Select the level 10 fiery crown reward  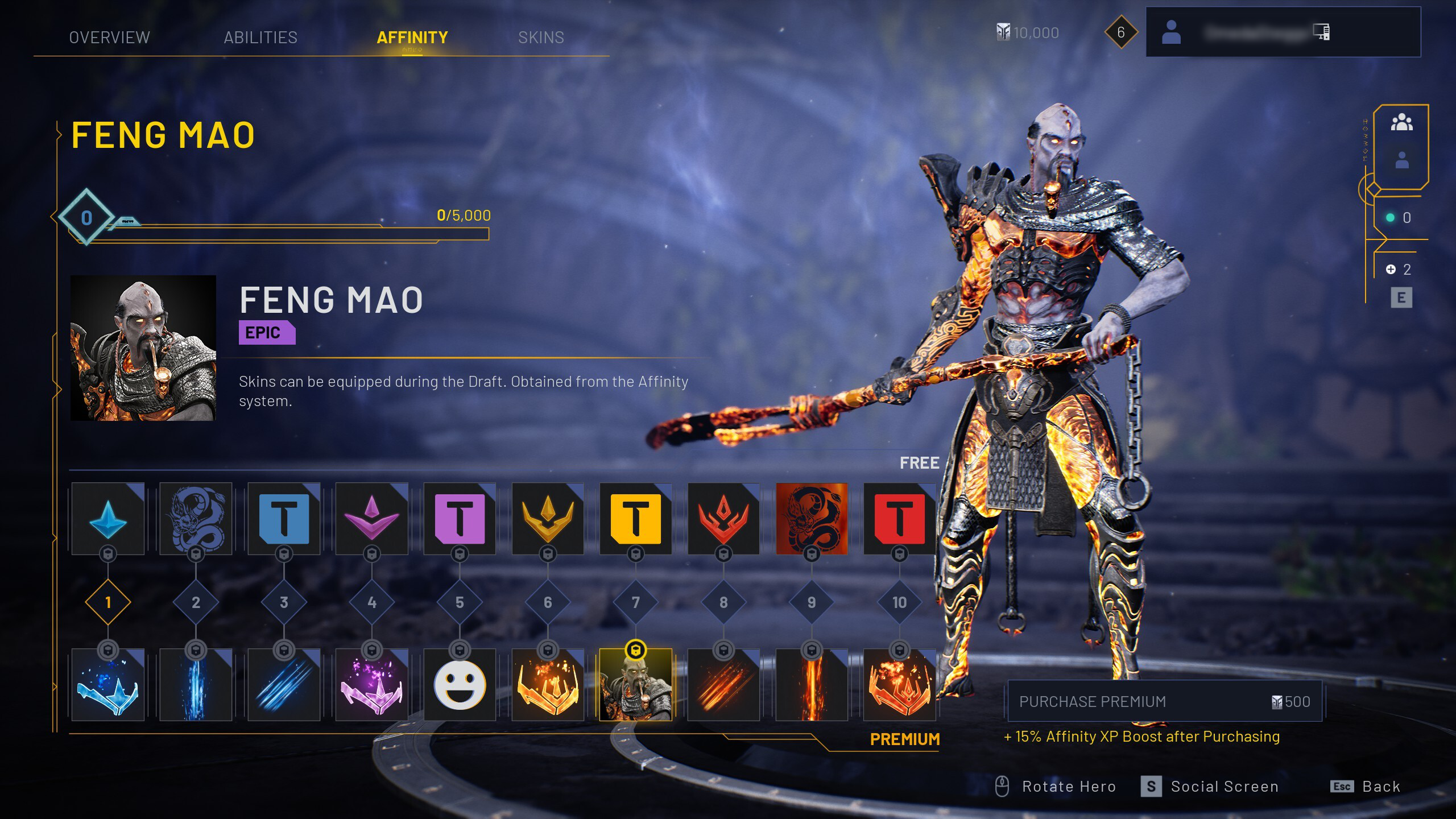(899, 685)
